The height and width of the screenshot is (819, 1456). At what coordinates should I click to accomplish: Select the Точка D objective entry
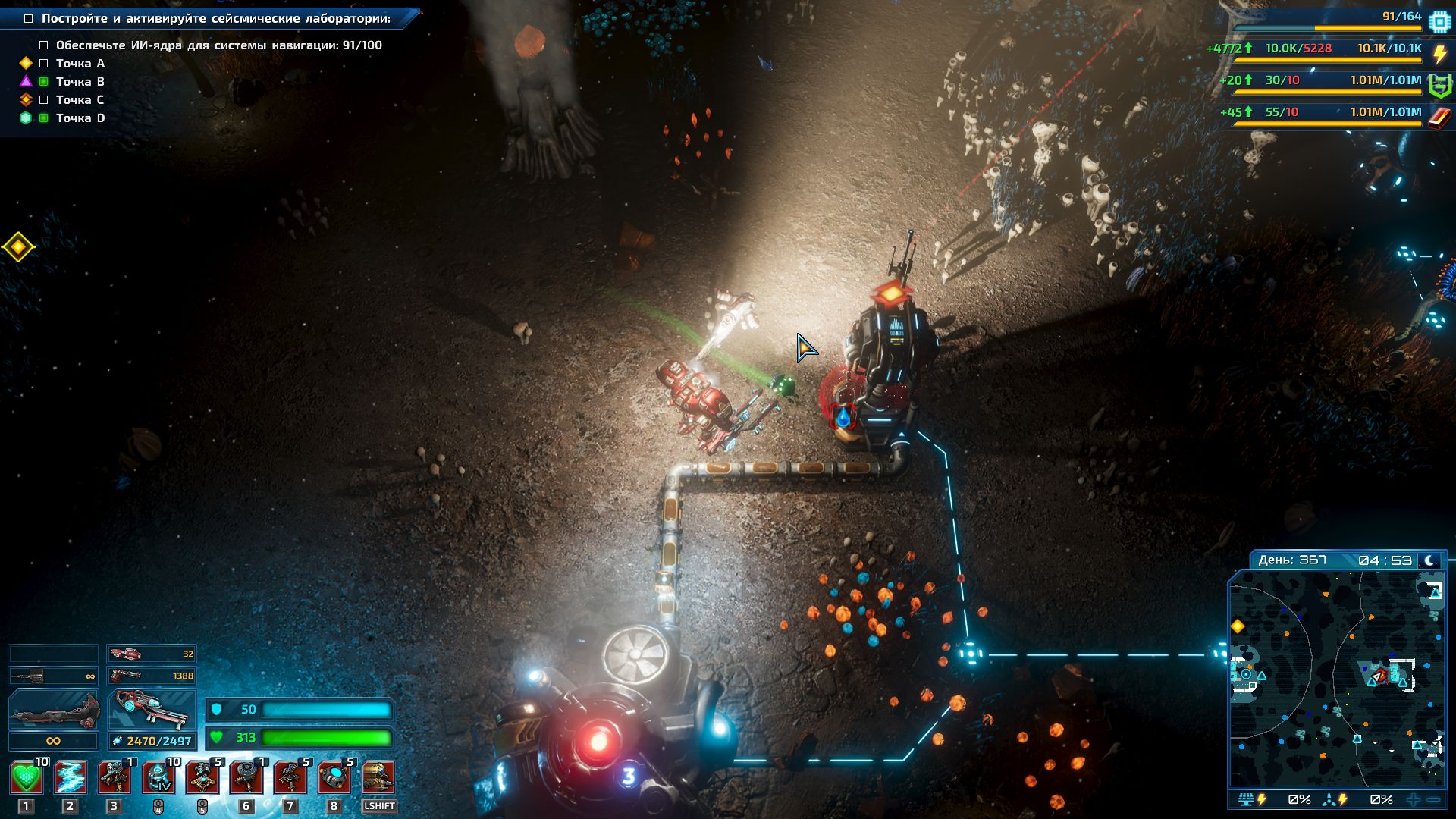[x=80, y=118]
